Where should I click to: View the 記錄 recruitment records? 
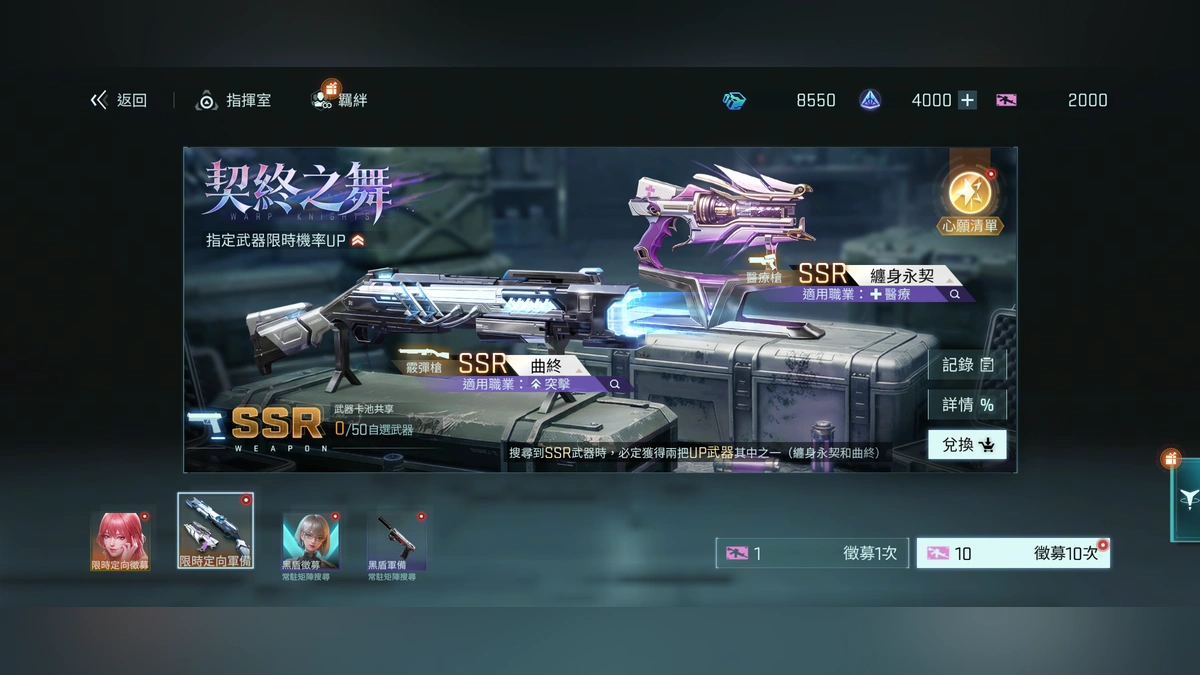[967, 365]
